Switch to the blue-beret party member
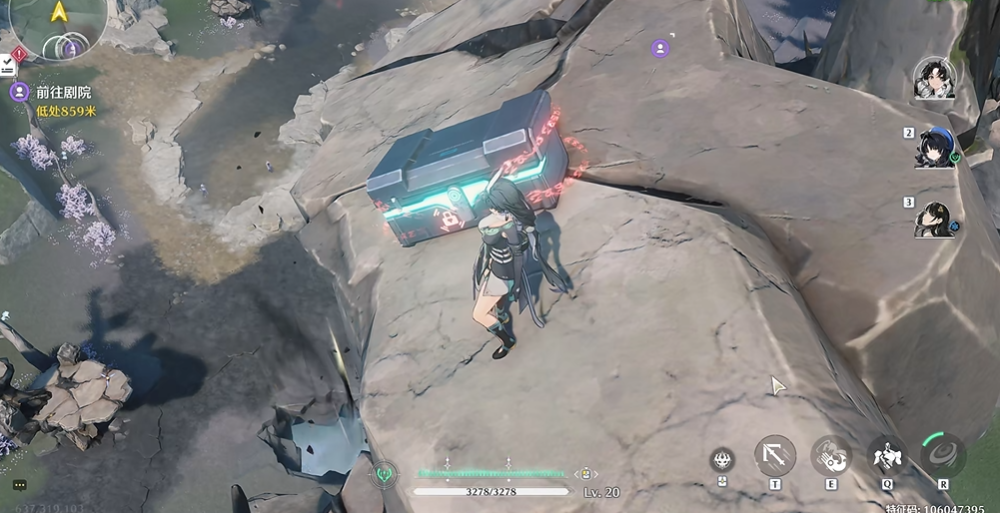 (x=934, y=148)
